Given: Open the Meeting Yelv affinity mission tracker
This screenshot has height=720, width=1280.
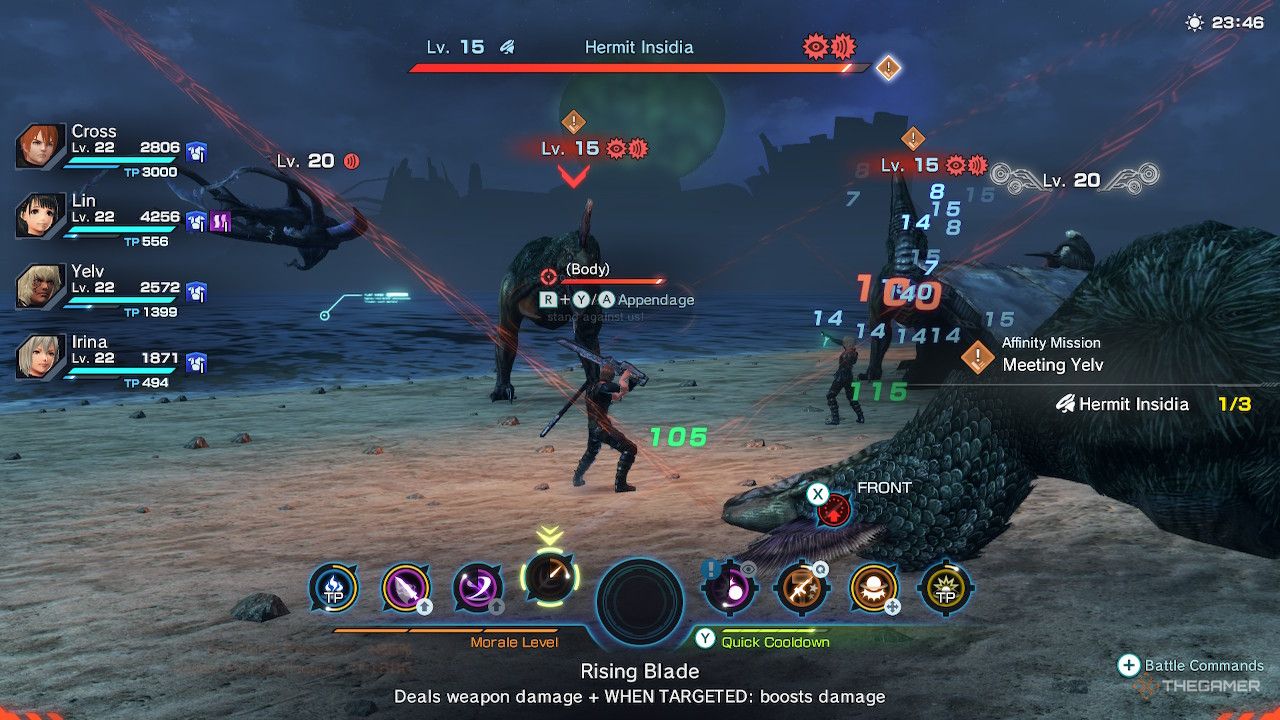Looking at the screenshot, I should [1050, 355].
